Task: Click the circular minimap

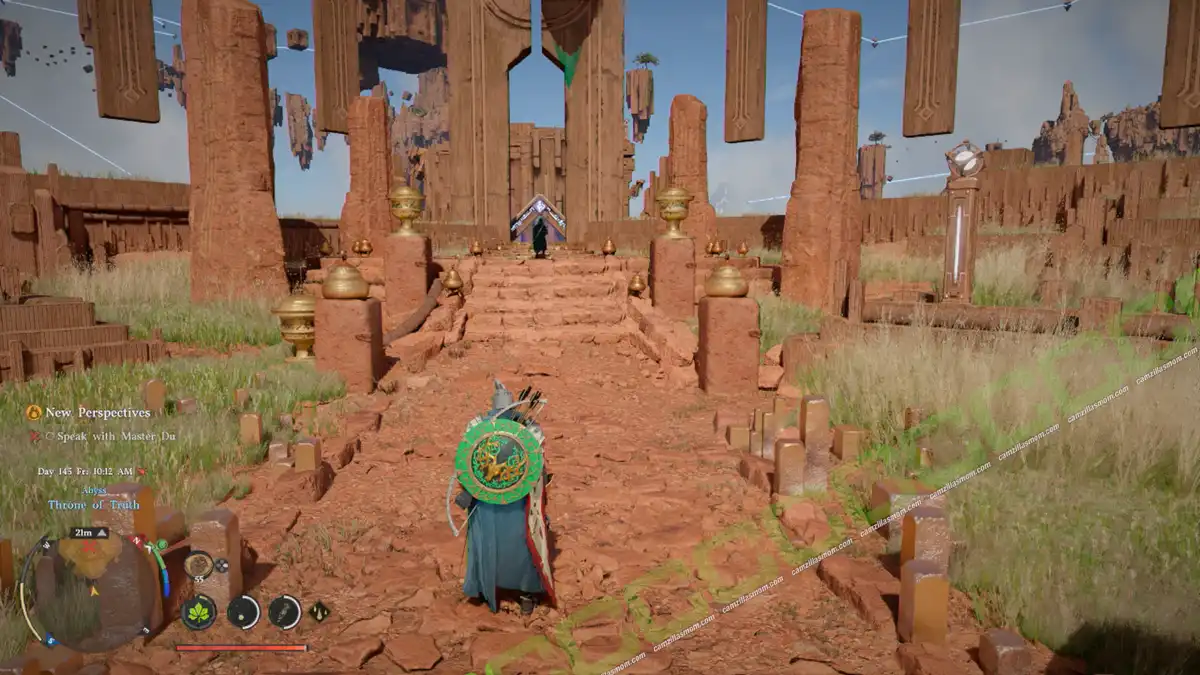Action: coord(92,589)
